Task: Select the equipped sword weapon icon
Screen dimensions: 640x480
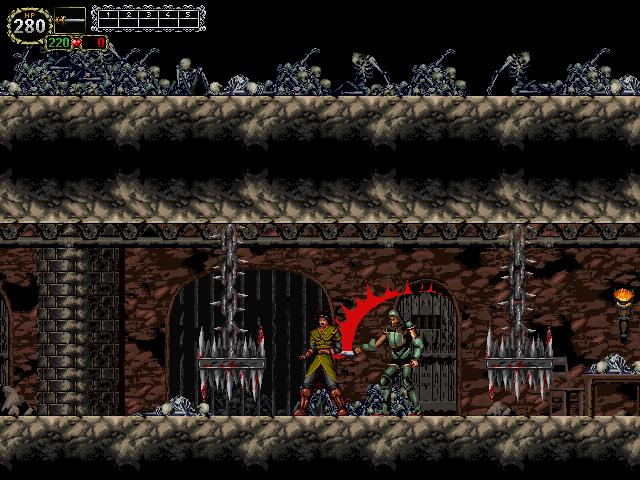Action: point(70,17)
